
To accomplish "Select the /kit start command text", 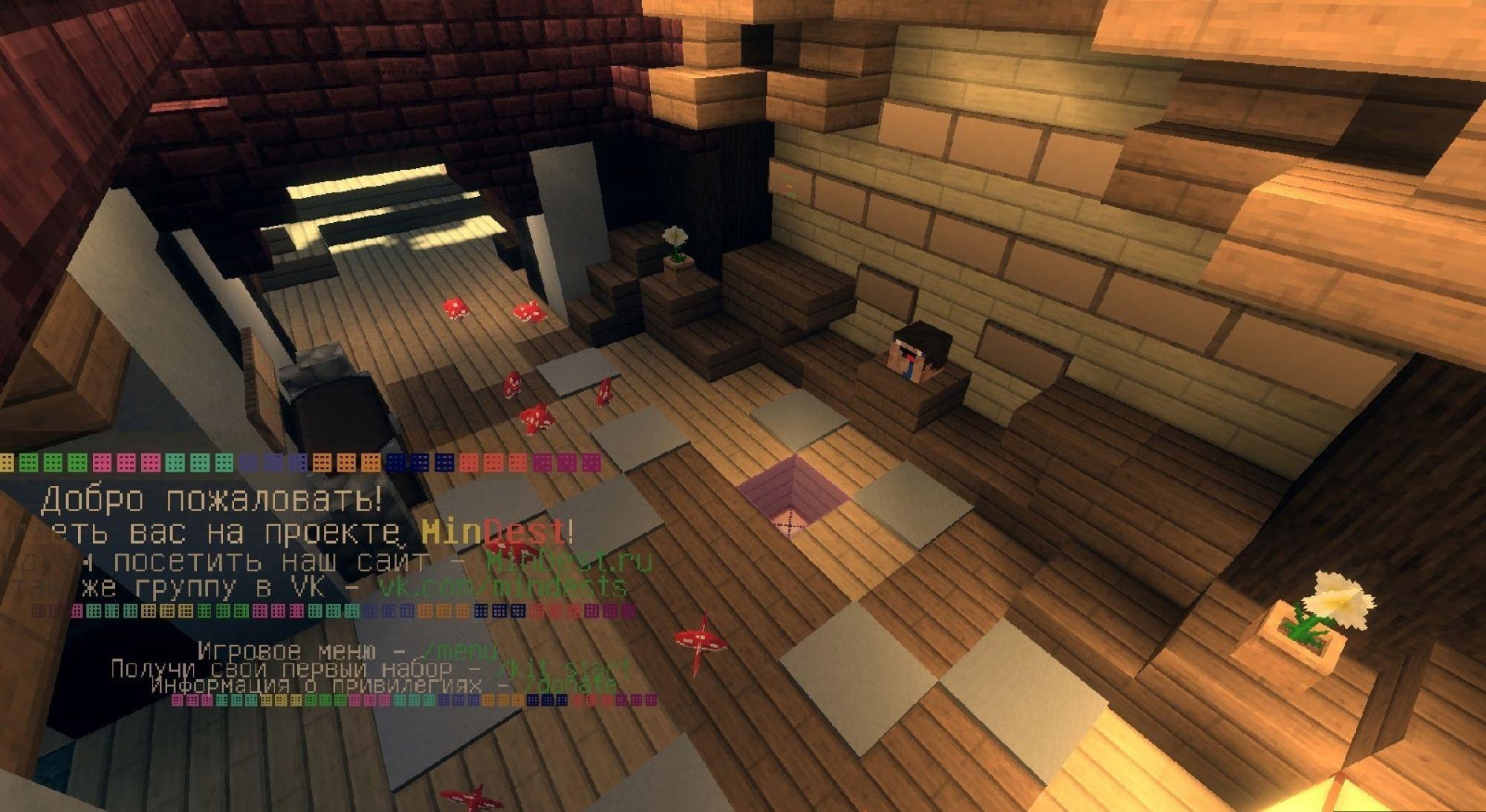I will [563, 669].
